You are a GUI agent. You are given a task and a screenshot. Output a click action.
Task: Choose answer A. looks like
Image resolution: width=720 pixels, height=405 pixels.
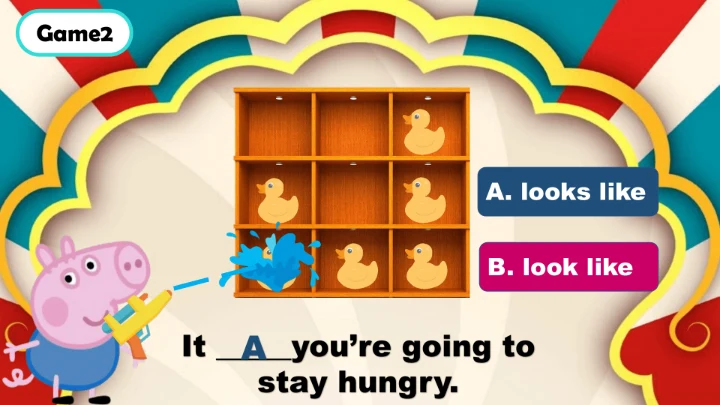click(567, 193)
